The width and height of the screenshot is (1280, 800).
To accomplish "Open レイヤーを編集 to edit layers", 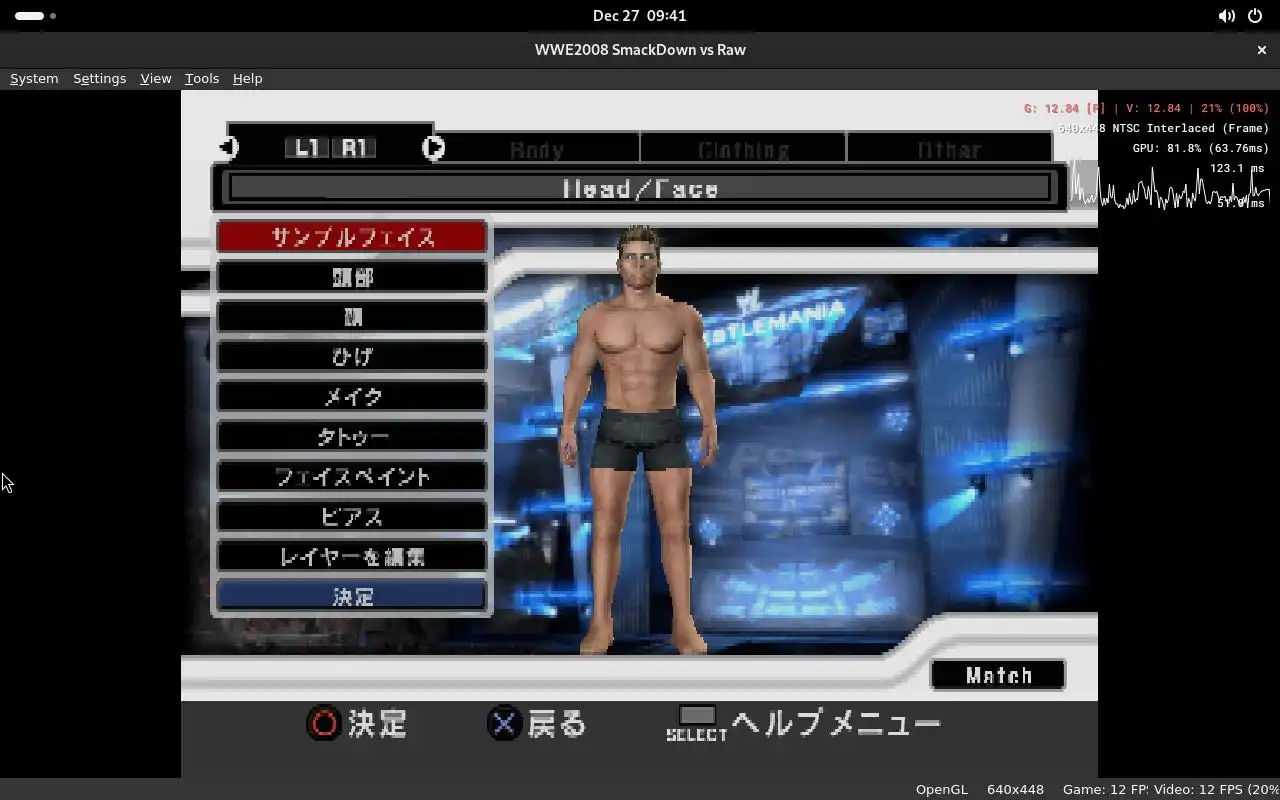I will [x=352, y=557].
